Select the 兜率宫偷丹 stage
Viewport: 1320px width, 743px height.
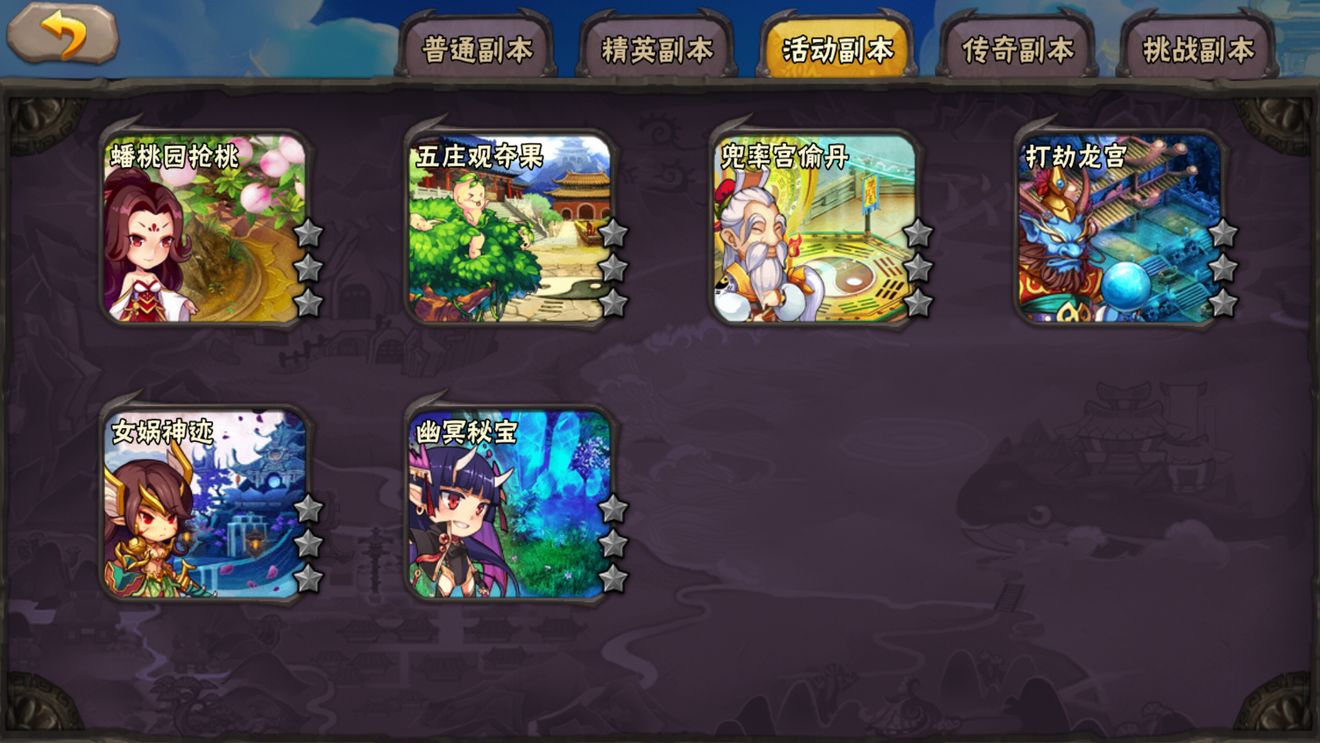810,225
